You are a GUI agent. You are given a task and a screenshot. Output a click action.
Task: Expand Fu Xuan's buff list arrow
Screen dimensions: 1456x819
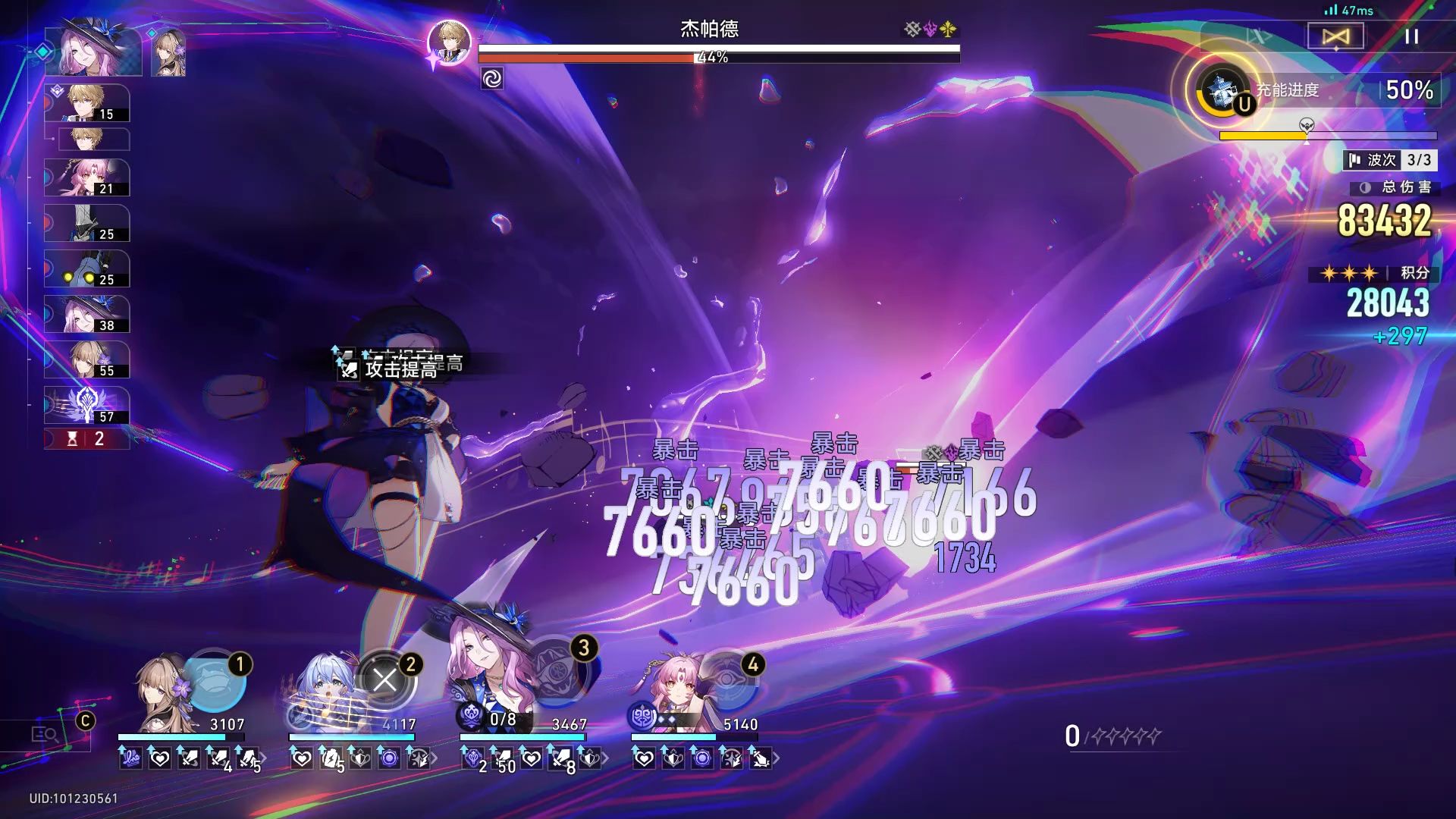(x=777, y=758)
